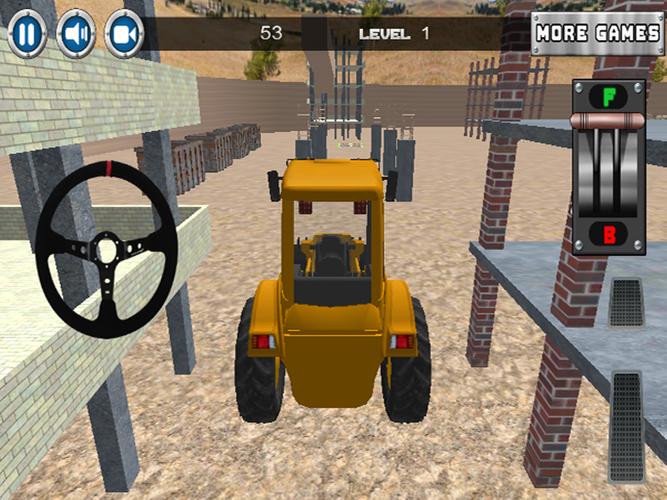Viewport: 667px width, 500px height.
Task: Toggle the sound speaker button
Action: pyautogui.click(x=76, y=33)
